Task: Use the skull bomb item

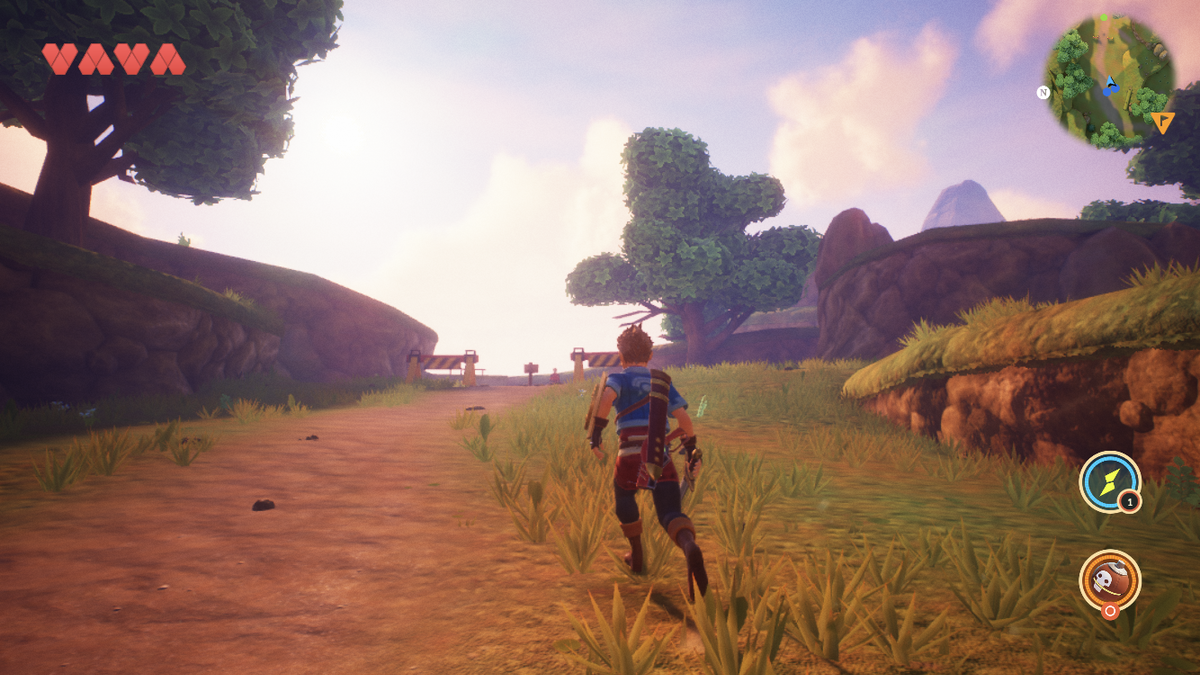Action: tap(1109, 580)
